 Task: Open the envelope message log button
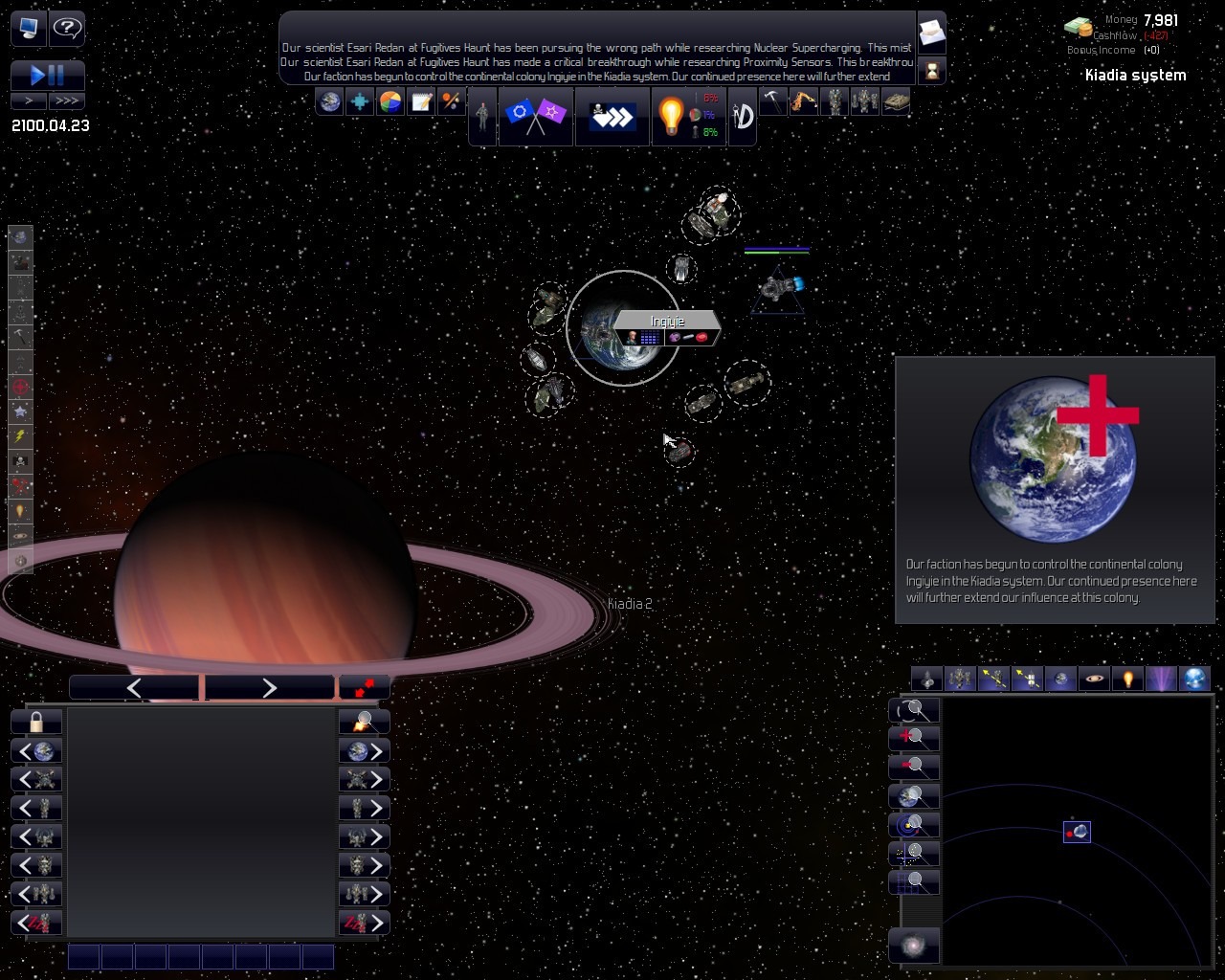click(x=931, y=33)
